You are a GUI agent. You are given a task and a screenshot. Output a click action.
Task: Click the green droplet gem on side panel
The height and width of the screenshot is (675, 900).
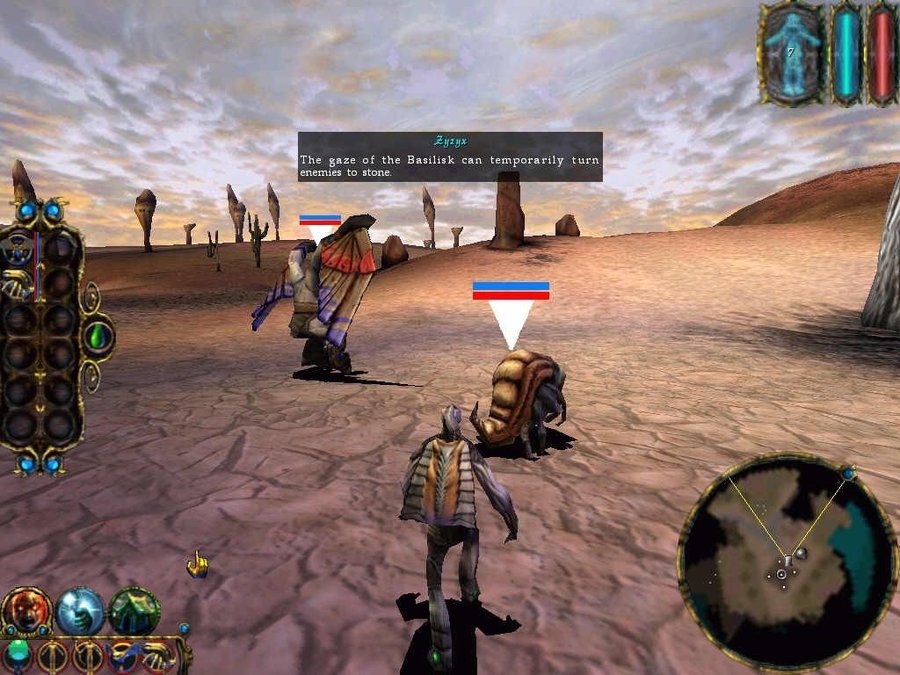tap(98, 337)
